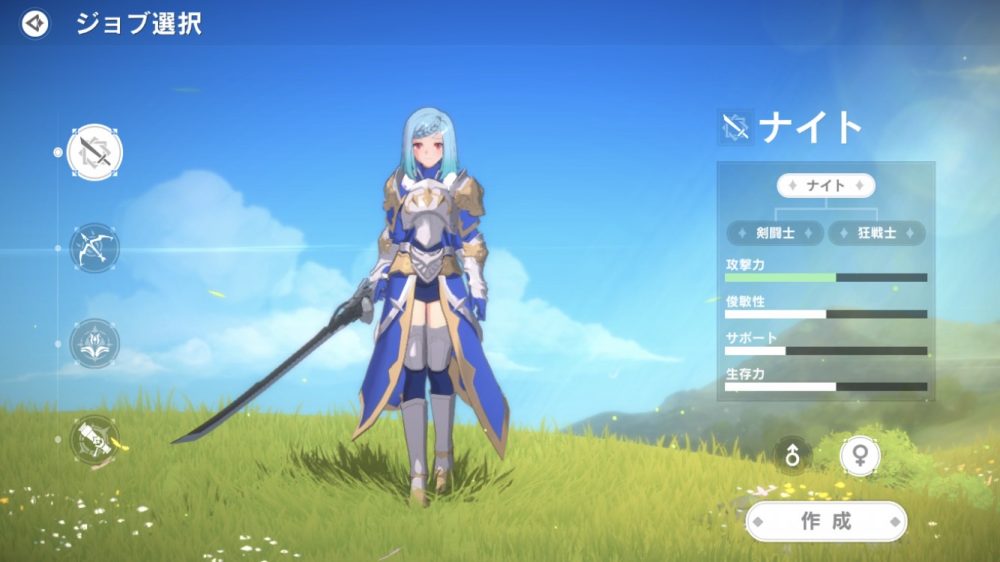Viewport: 1000px width, 562px height.
Task: Select the sword Knight job icon
Action: pyautogui.click(x=94, y=152)
